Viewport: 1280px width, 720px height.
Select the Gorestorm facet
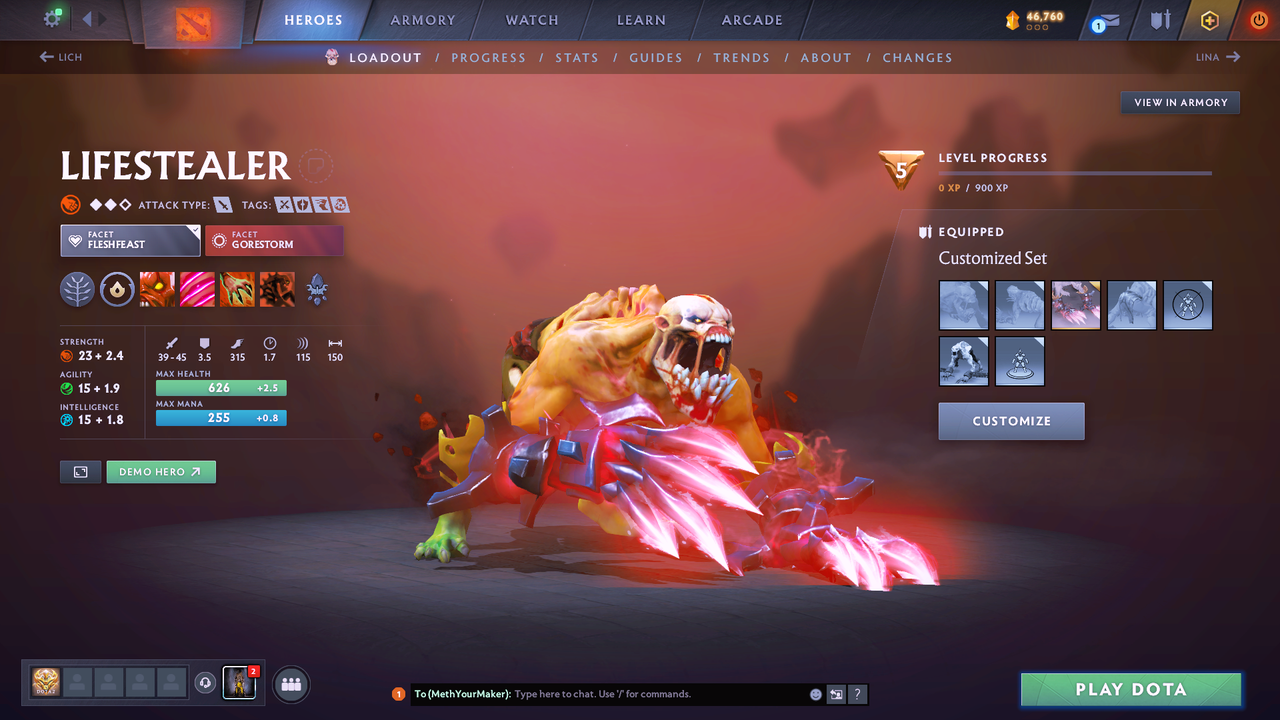pyautogui.click(x=274, y=240)
